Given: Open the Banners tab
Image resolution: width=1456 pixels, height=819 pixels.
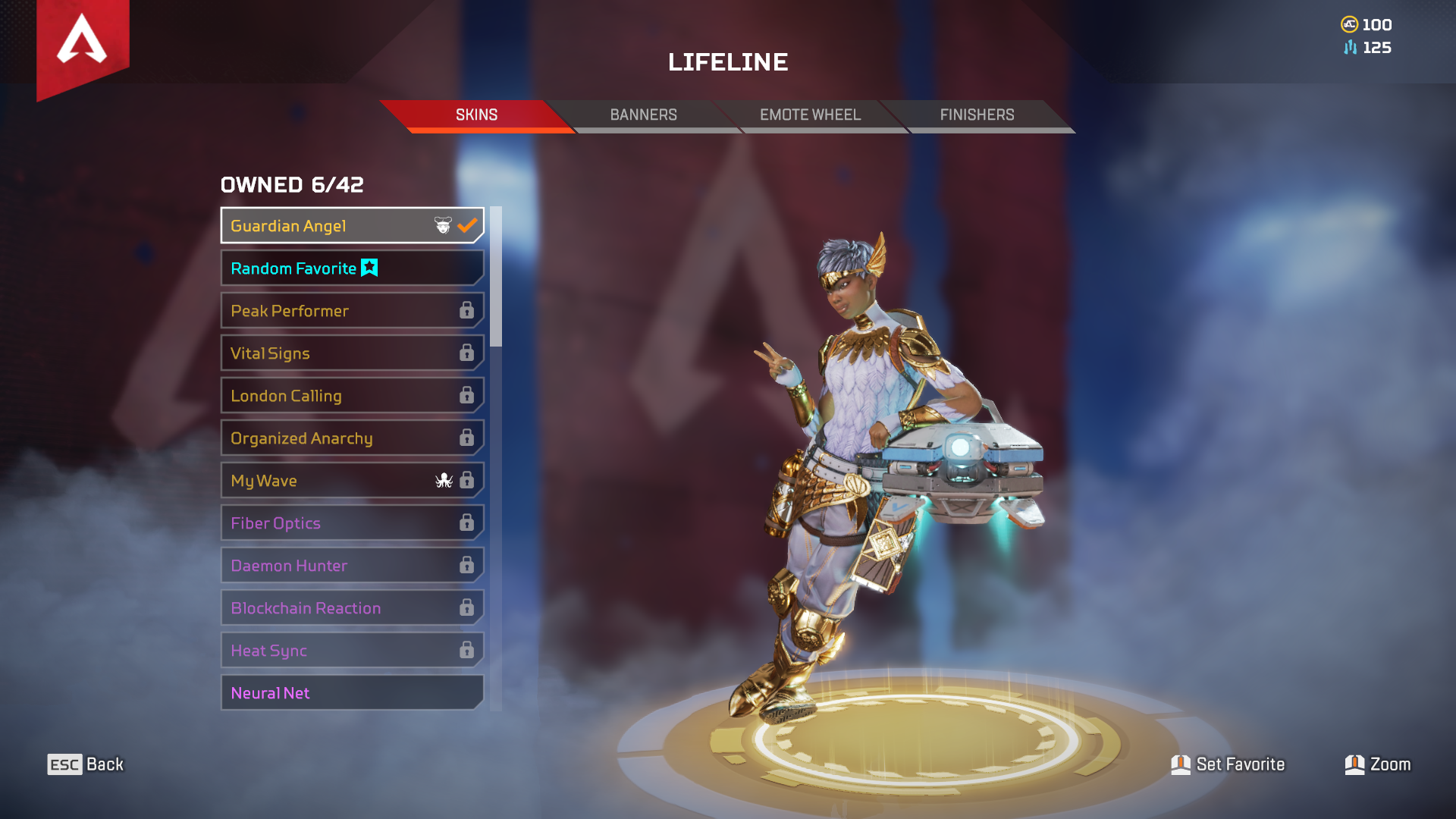Looking at the screenshot, I should tap(643, 115).
